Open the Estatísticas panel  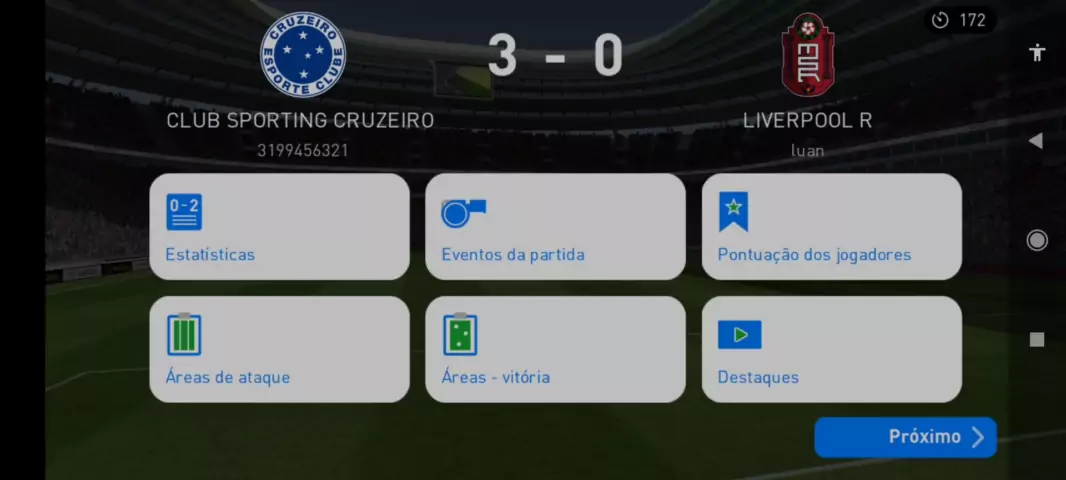pos(279,227)
